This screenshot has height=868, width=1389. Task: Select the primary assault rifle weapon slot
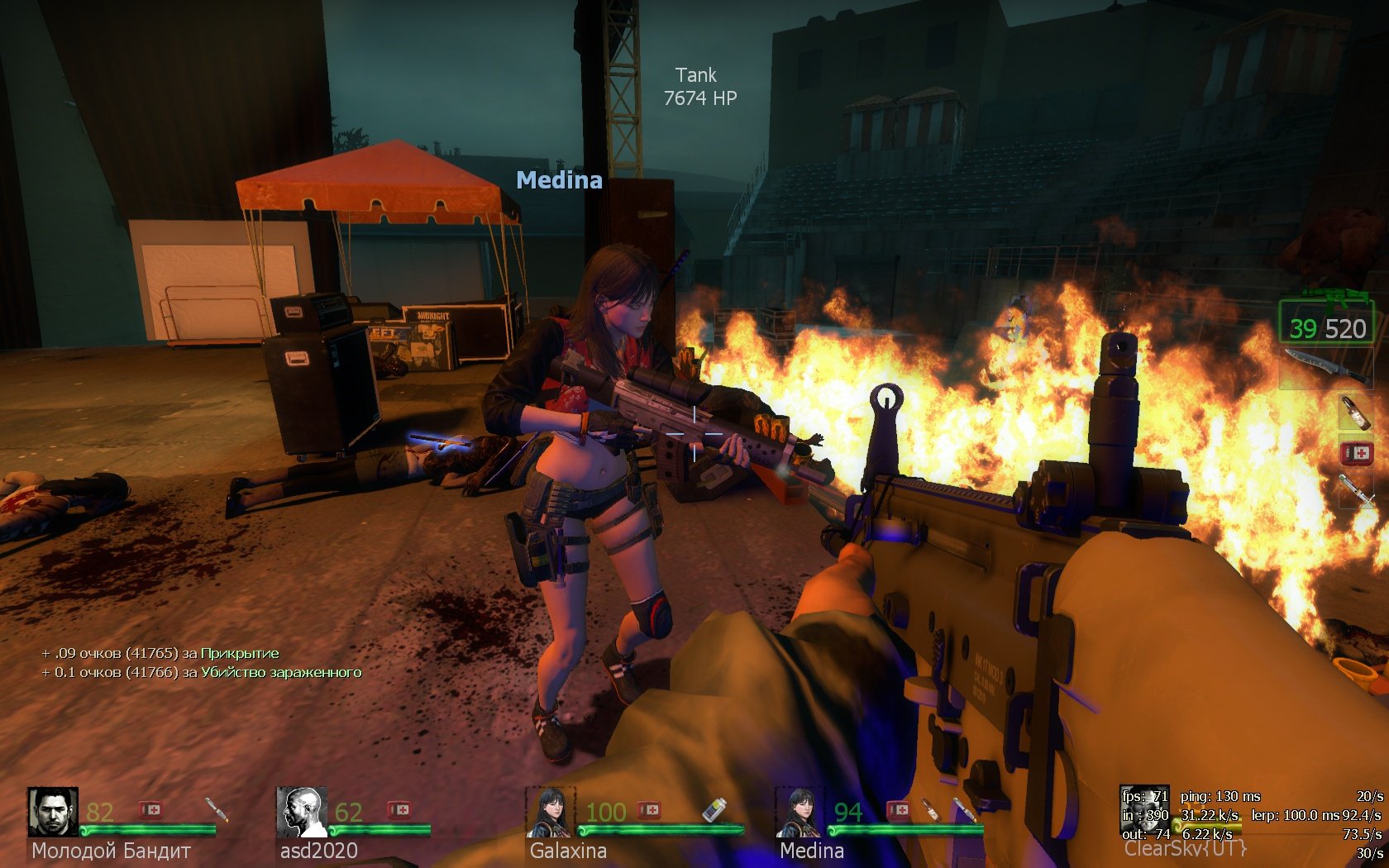click(x=1327, y=317)
